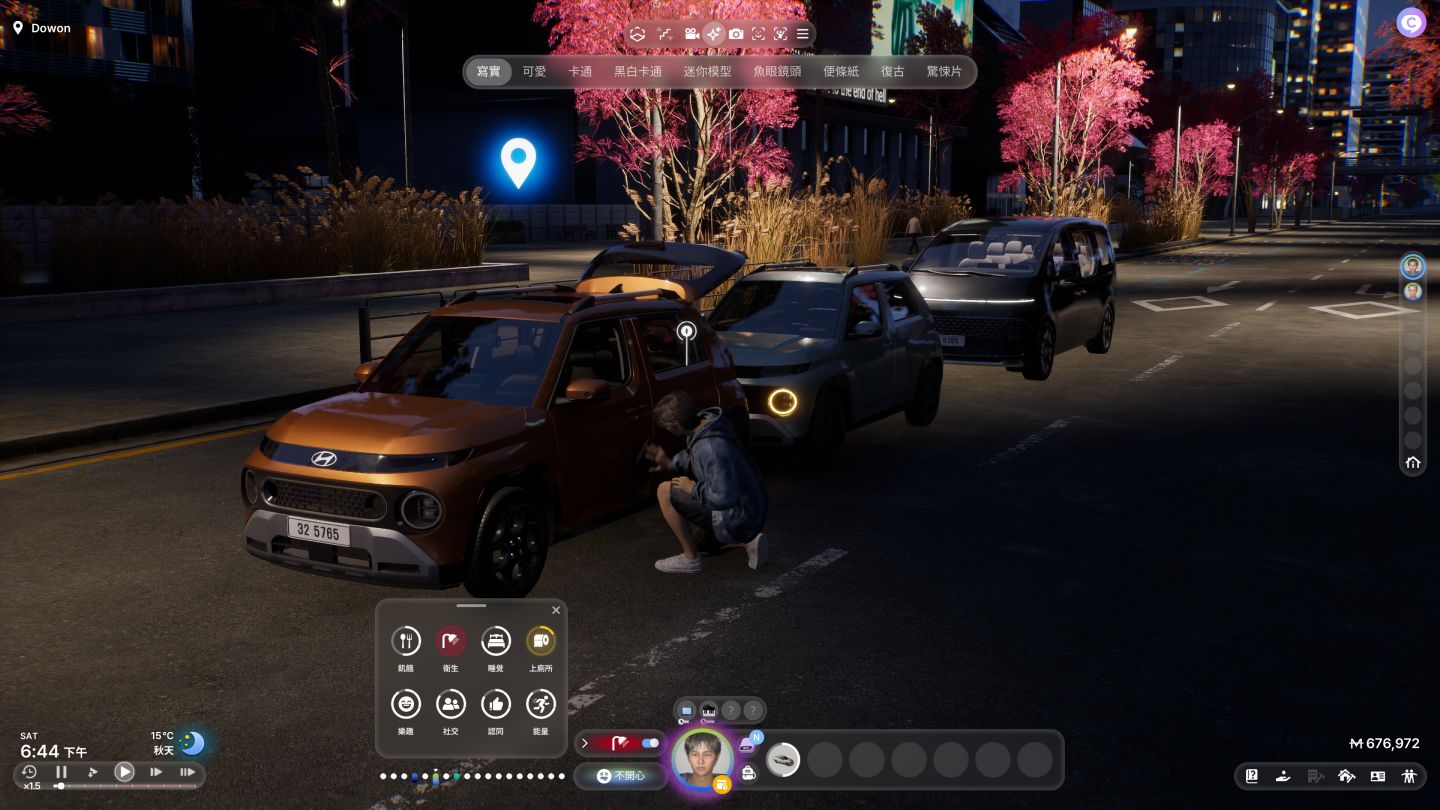This screenshot has height=810, width=1440.
Task: Select the car action in queue
Action: tap(783, 760)
